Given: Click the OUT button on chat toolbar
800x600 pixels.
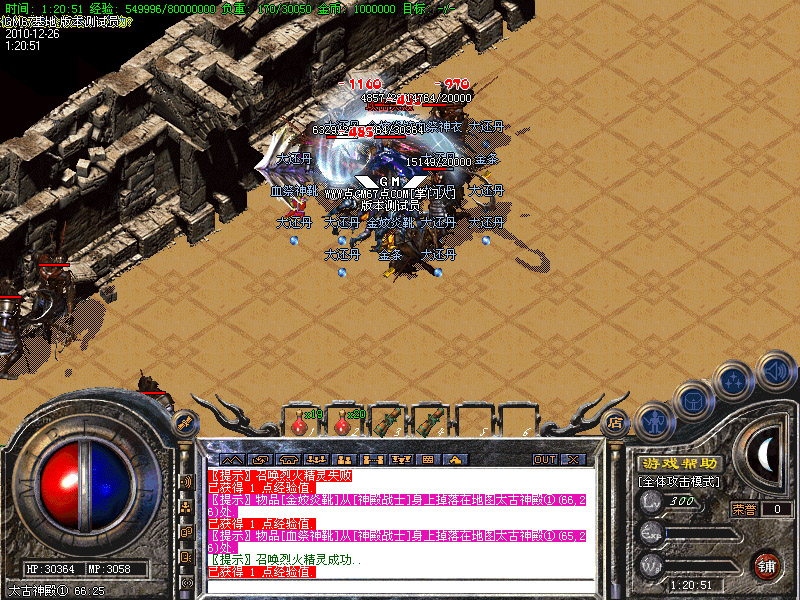Looking at the screenshot, I should (x=544, y=459).
